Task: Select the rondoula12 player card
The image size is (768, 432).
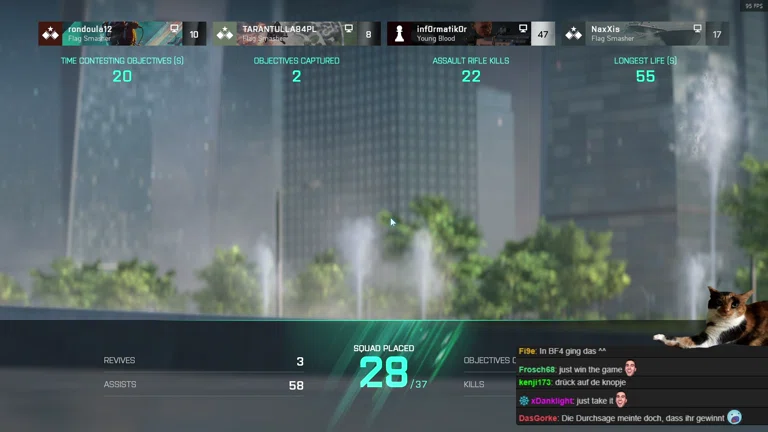Action: click(x=122, y=34)
